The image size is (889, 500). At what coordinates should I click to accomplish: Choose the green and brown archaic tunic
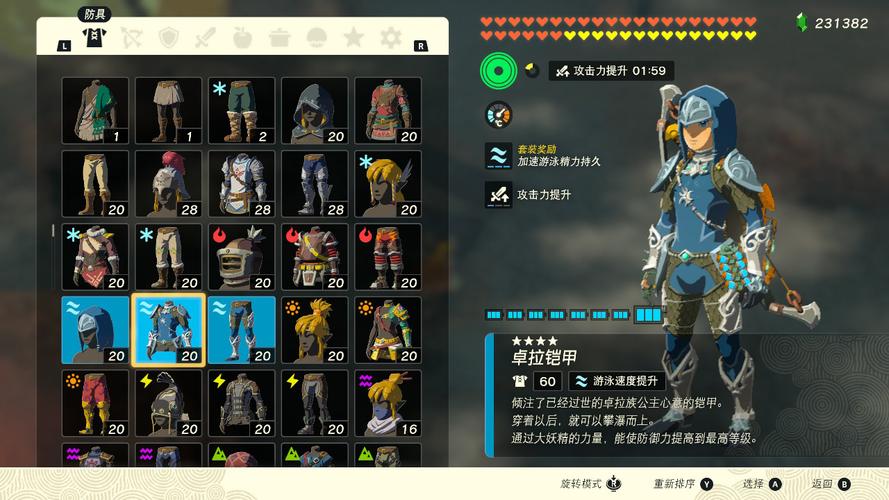(x=95, y=110)
